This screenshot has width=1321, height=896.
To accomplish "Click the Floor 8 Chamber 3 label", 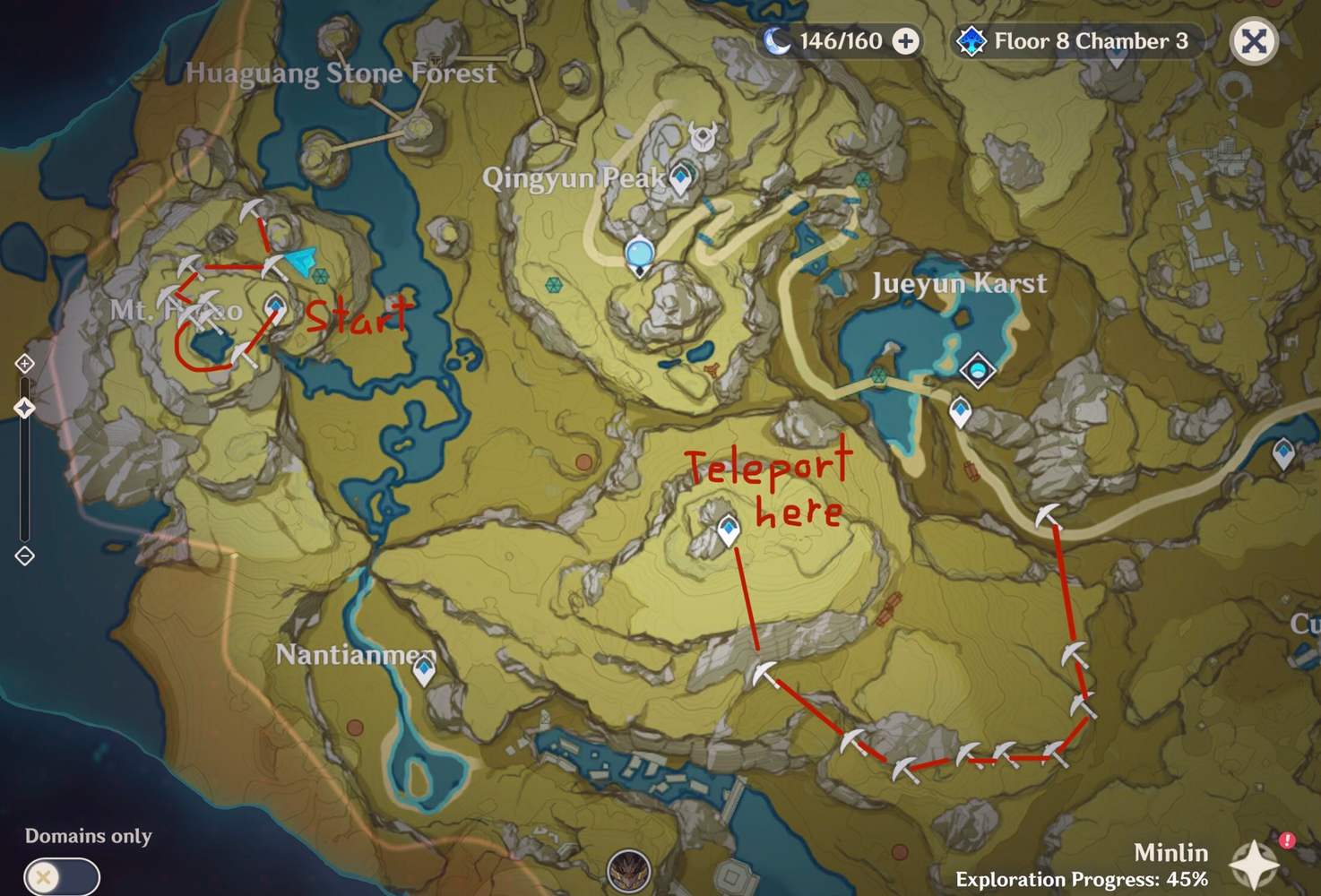I will 1090,40.
